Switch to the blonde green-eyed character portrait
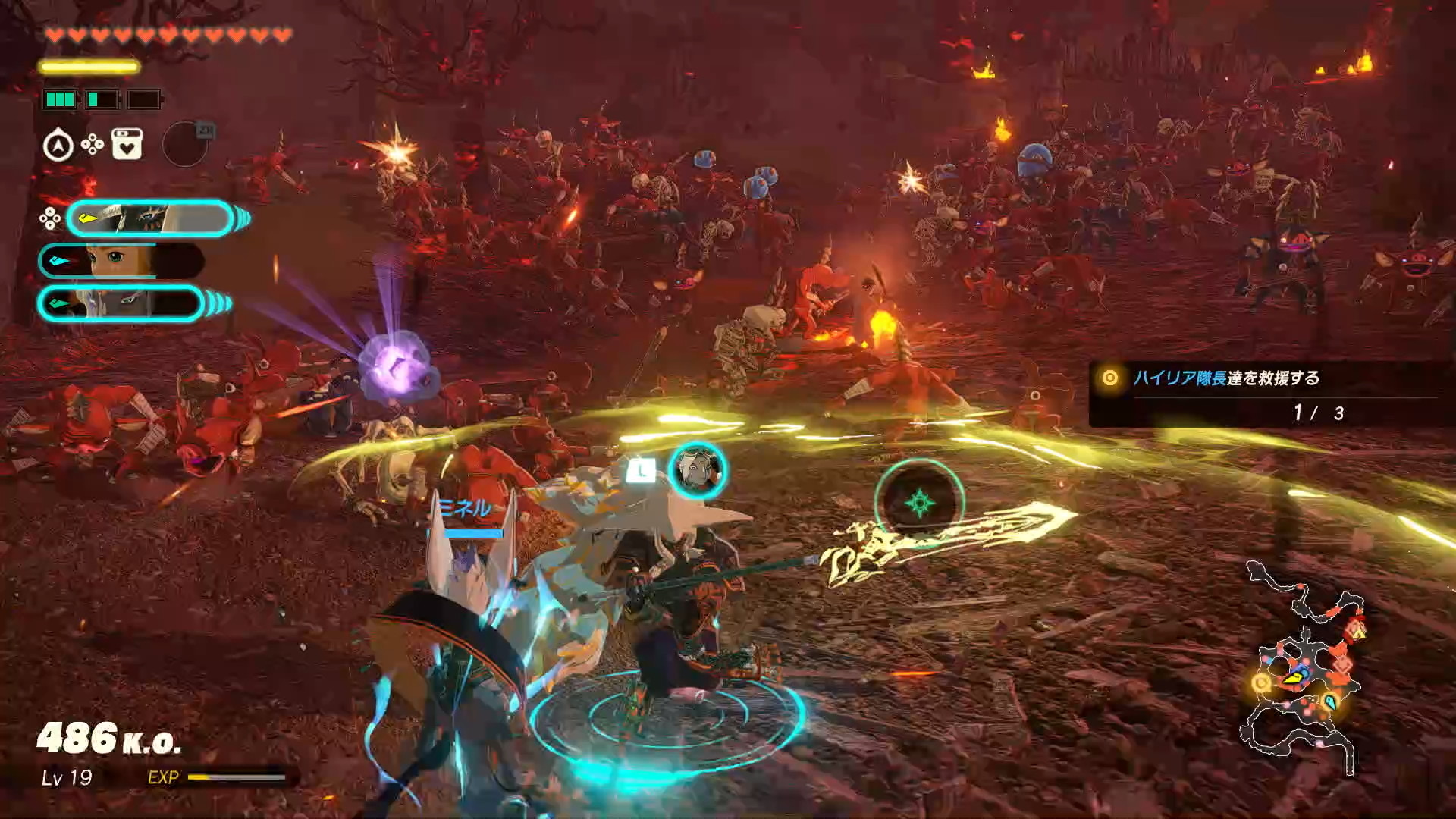The height and width of the screenshot is (819, 1456). 121,262
